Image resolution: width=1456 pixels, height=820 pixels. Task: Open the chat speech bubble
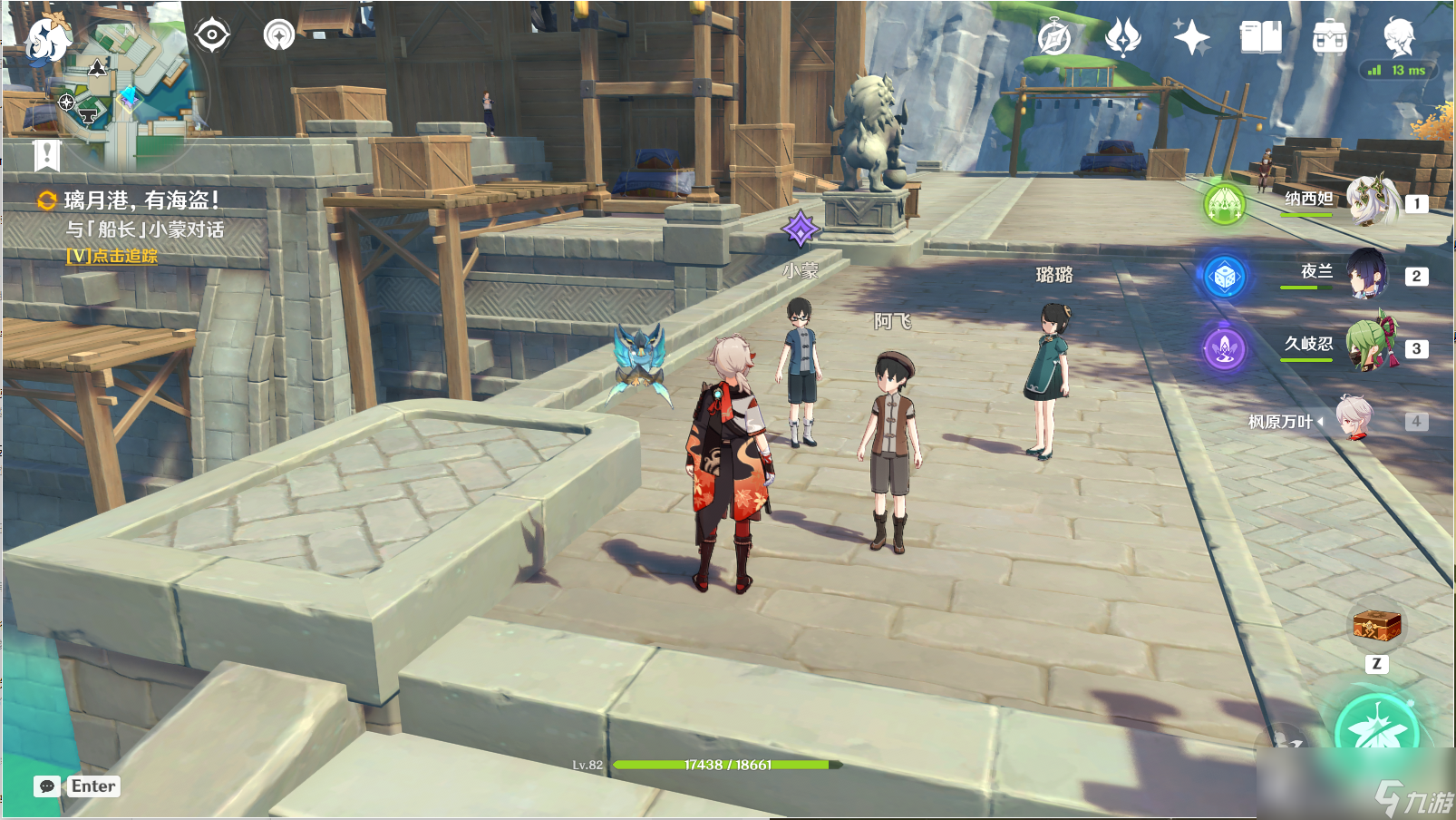click(x=47, y=786)
